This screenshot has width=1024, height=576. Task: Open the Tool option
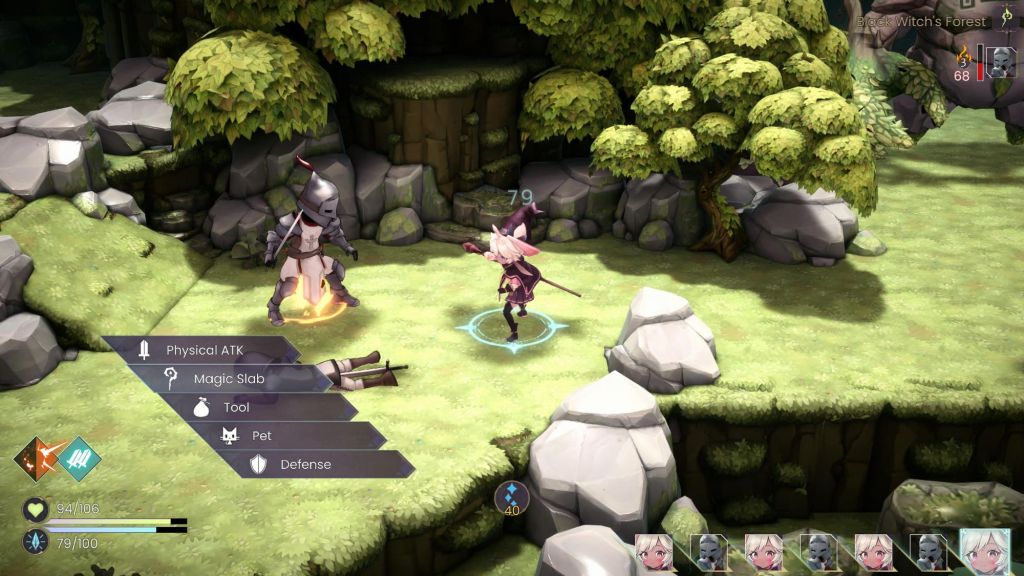point(237,408)
